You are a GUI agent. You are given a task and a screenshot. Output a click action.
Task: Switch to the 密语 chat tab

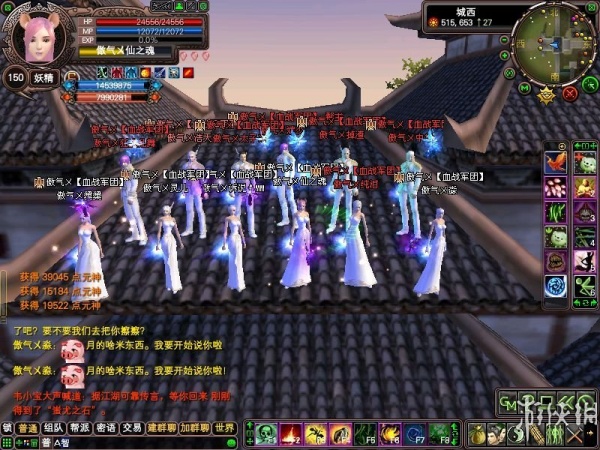106,428
